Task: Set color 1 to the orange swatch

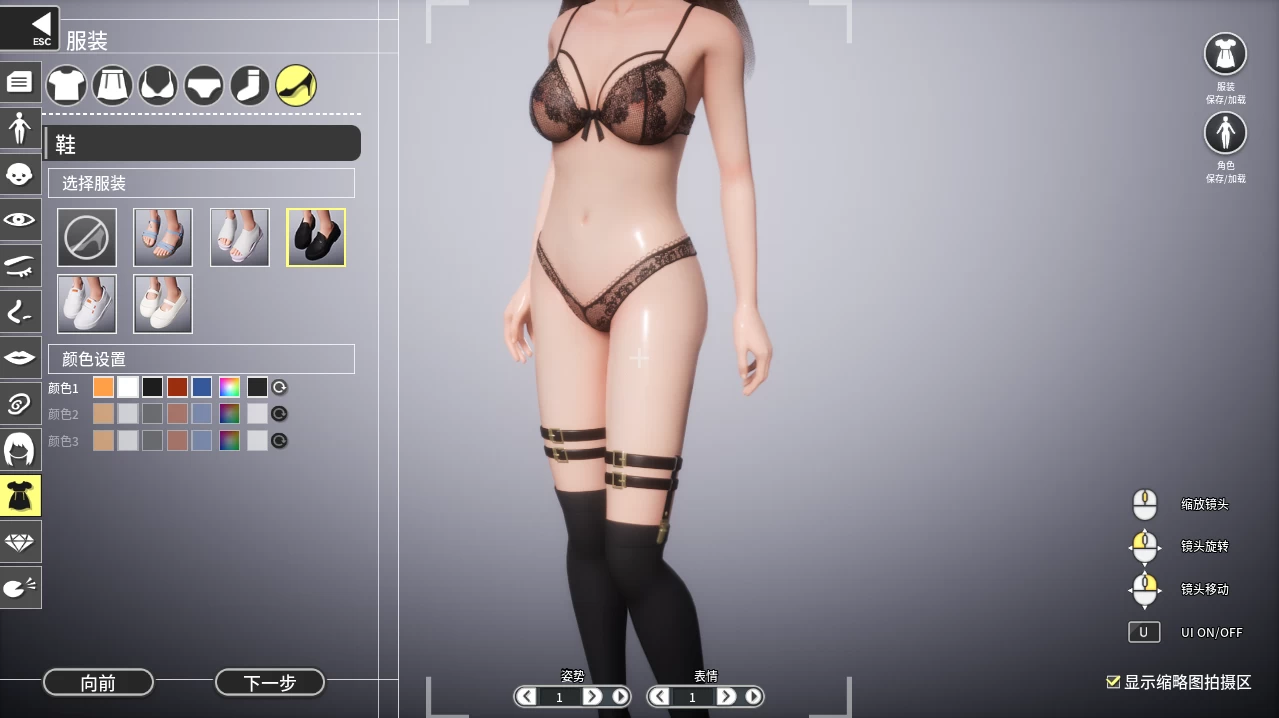Action: click(103, 387)
